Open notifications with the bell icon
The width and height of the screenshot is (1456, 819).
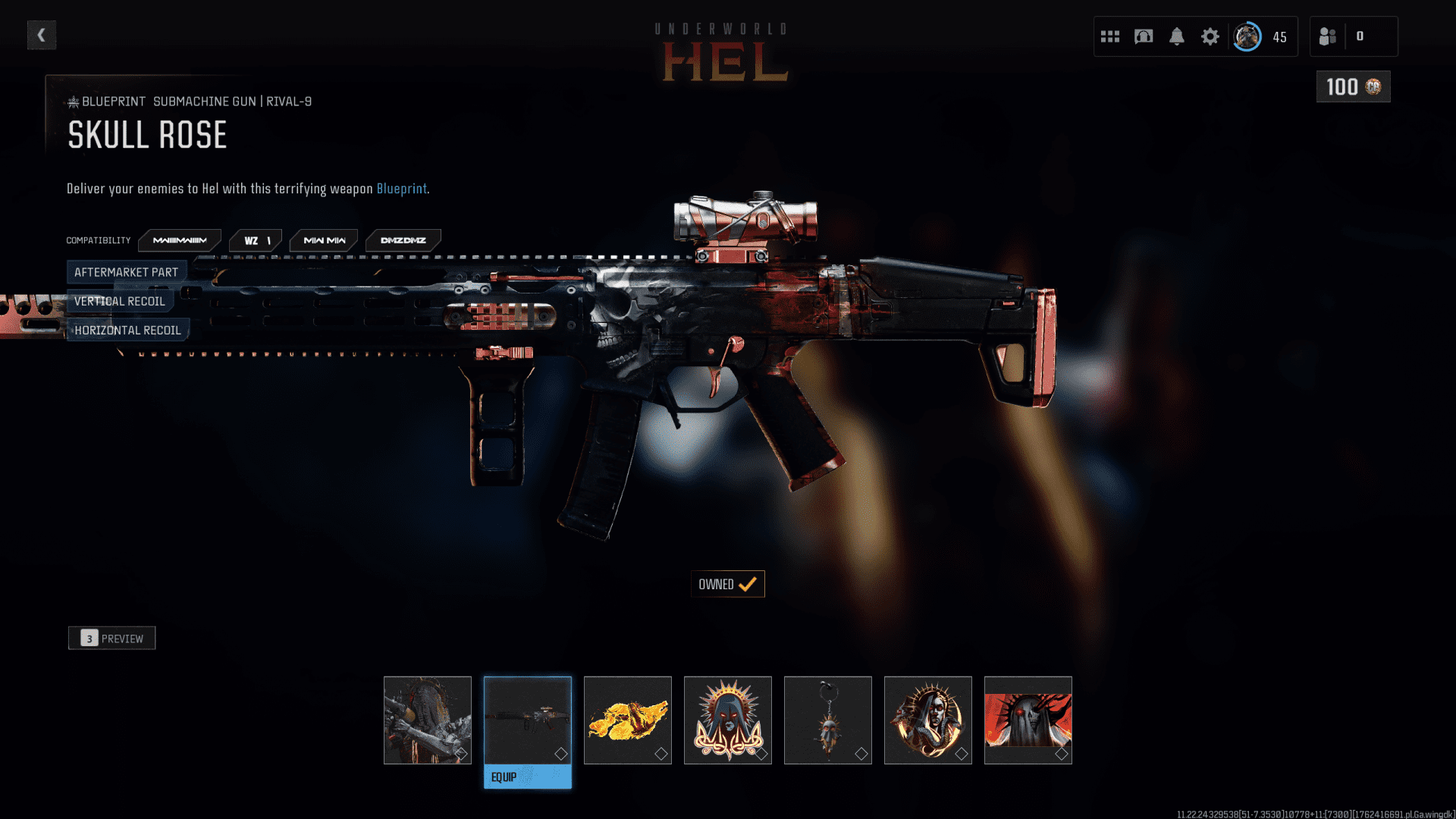pyautogui.click(x=1177, y=36)
